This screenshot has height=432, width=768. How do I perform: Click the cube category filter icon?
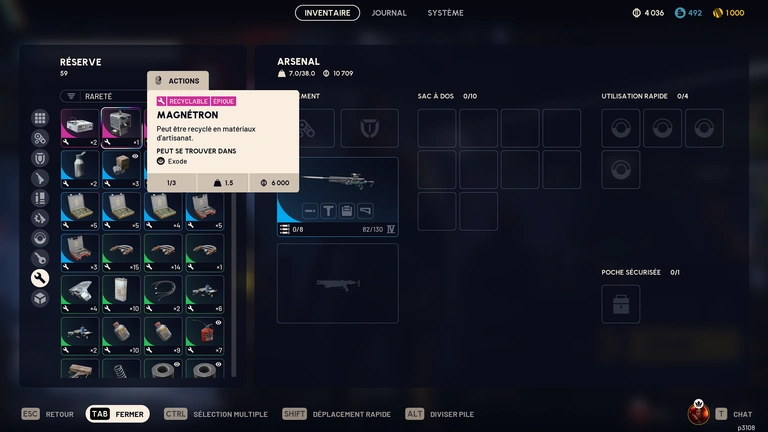(x=40, y=298)
